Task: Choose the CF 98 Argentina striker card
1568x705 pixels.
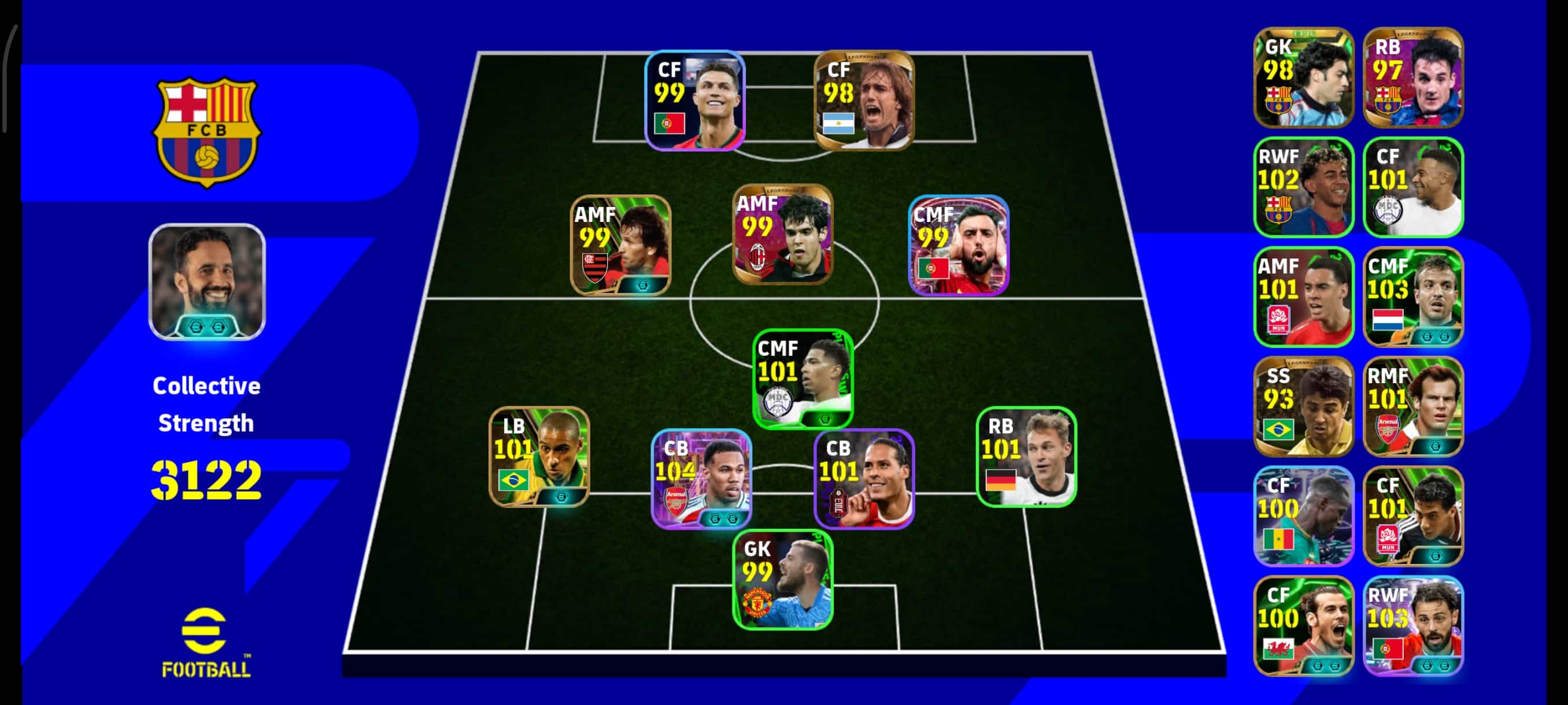Action: pos(864,101)
